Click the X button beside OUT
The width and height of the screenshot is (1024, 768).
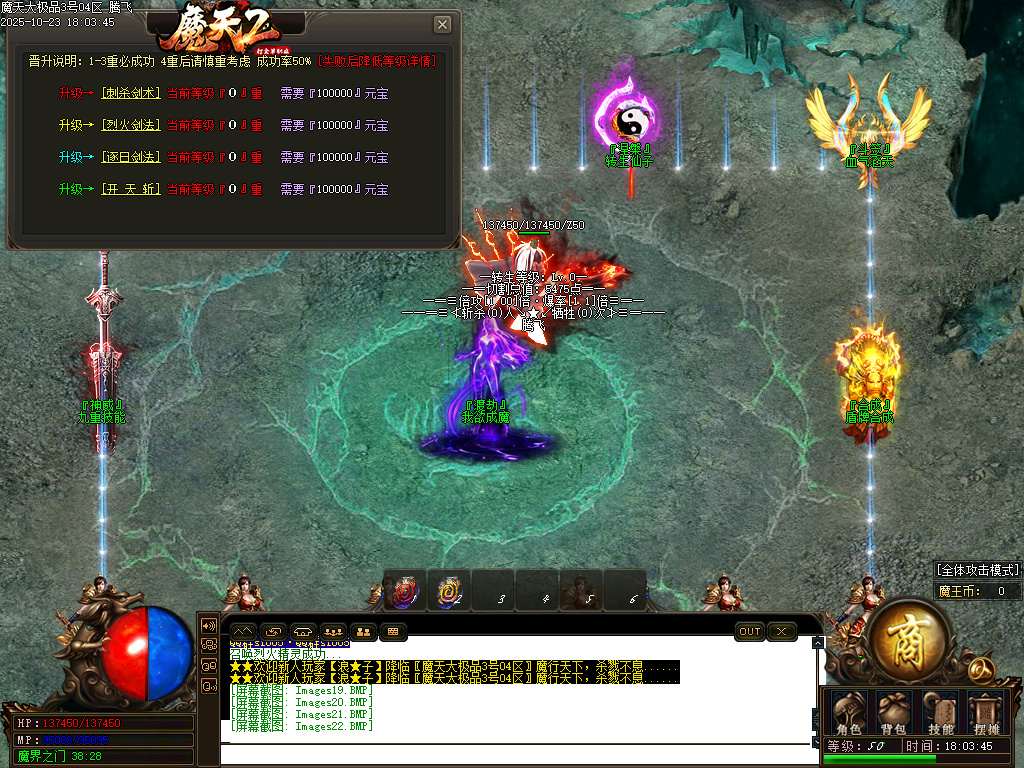pos(781,632)
